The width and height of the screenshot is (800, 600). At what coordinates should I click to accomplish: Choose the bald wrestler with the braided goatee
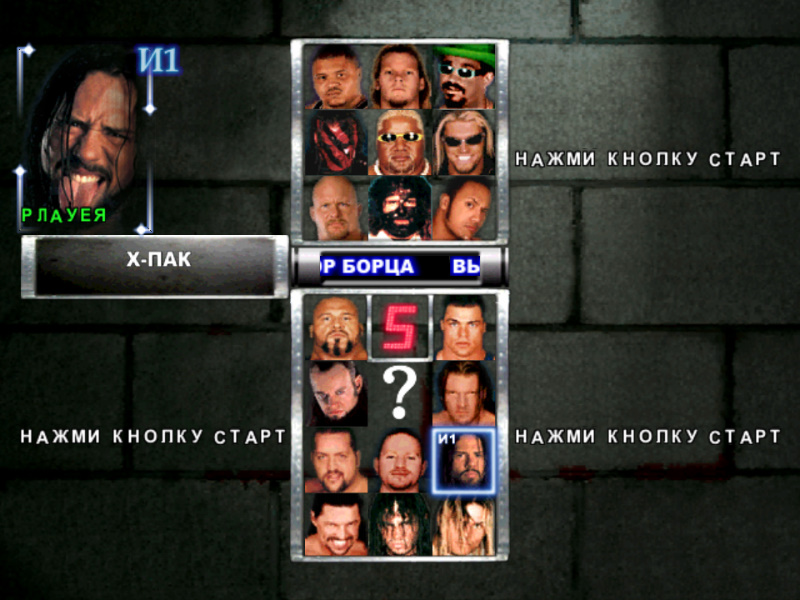(338, 327)
